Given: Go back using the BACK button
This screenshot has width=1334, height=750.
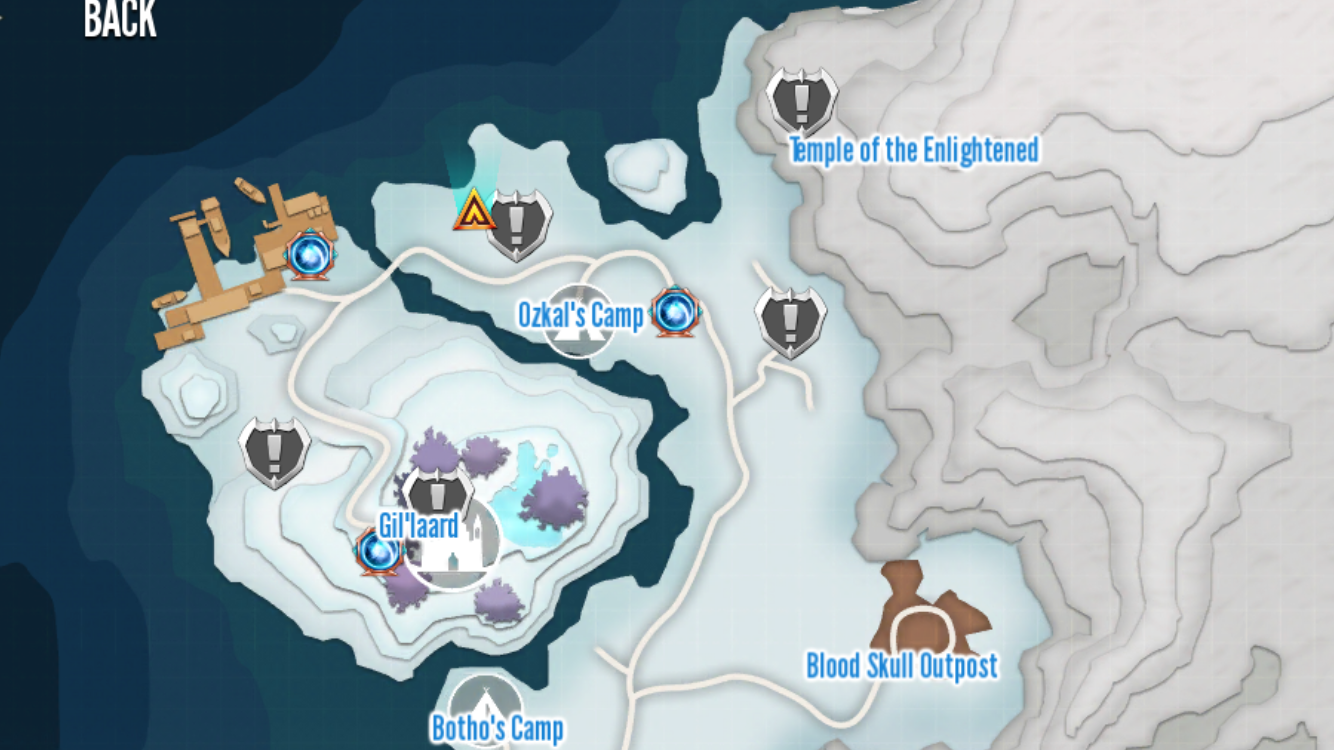Looking at the screenshot, I should click(120, 18).
